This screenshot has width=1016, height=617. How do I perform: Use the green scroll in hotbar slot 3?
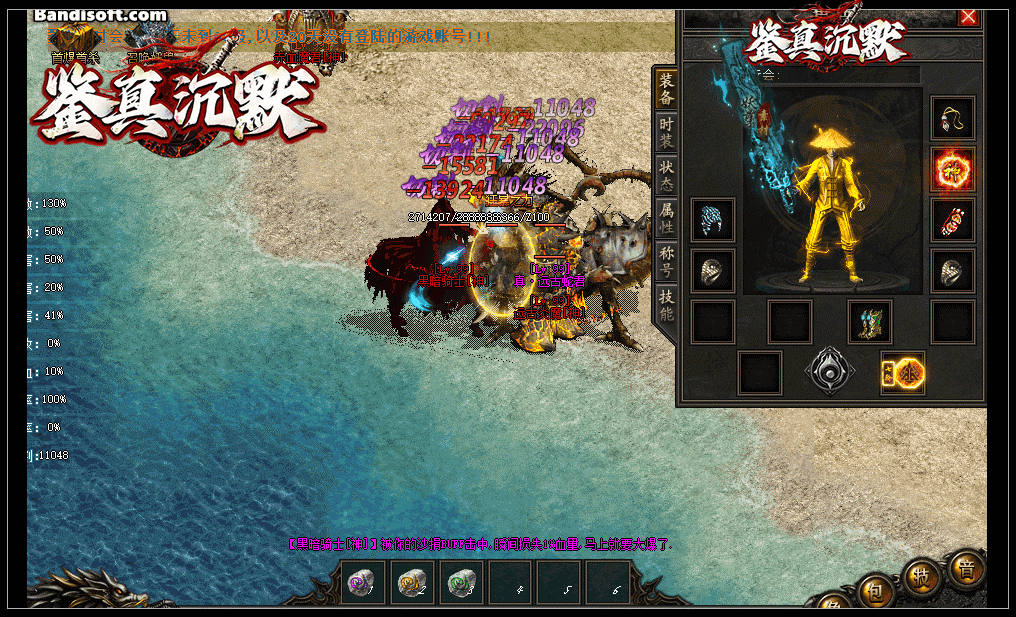tap(461, 583)
